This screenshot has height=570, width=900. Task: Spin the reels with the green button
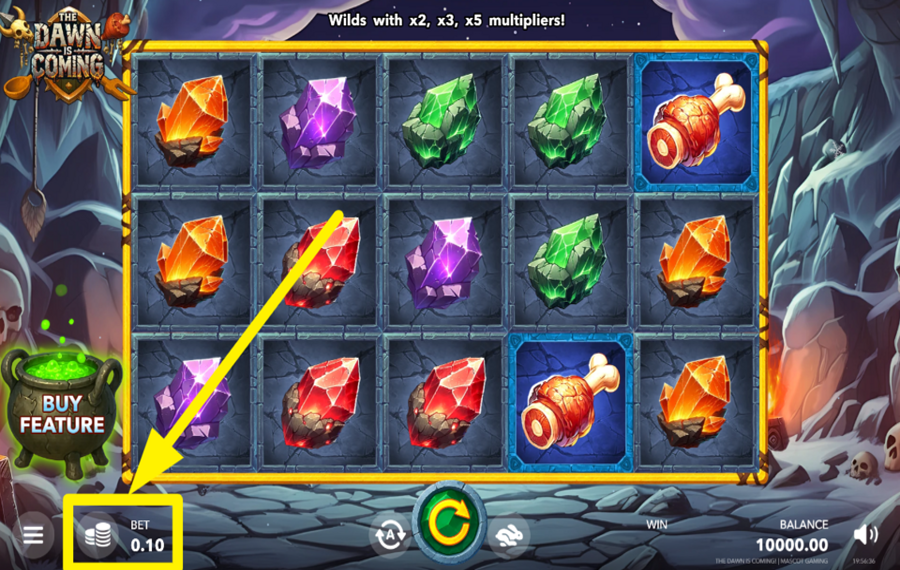pos(449,523)
